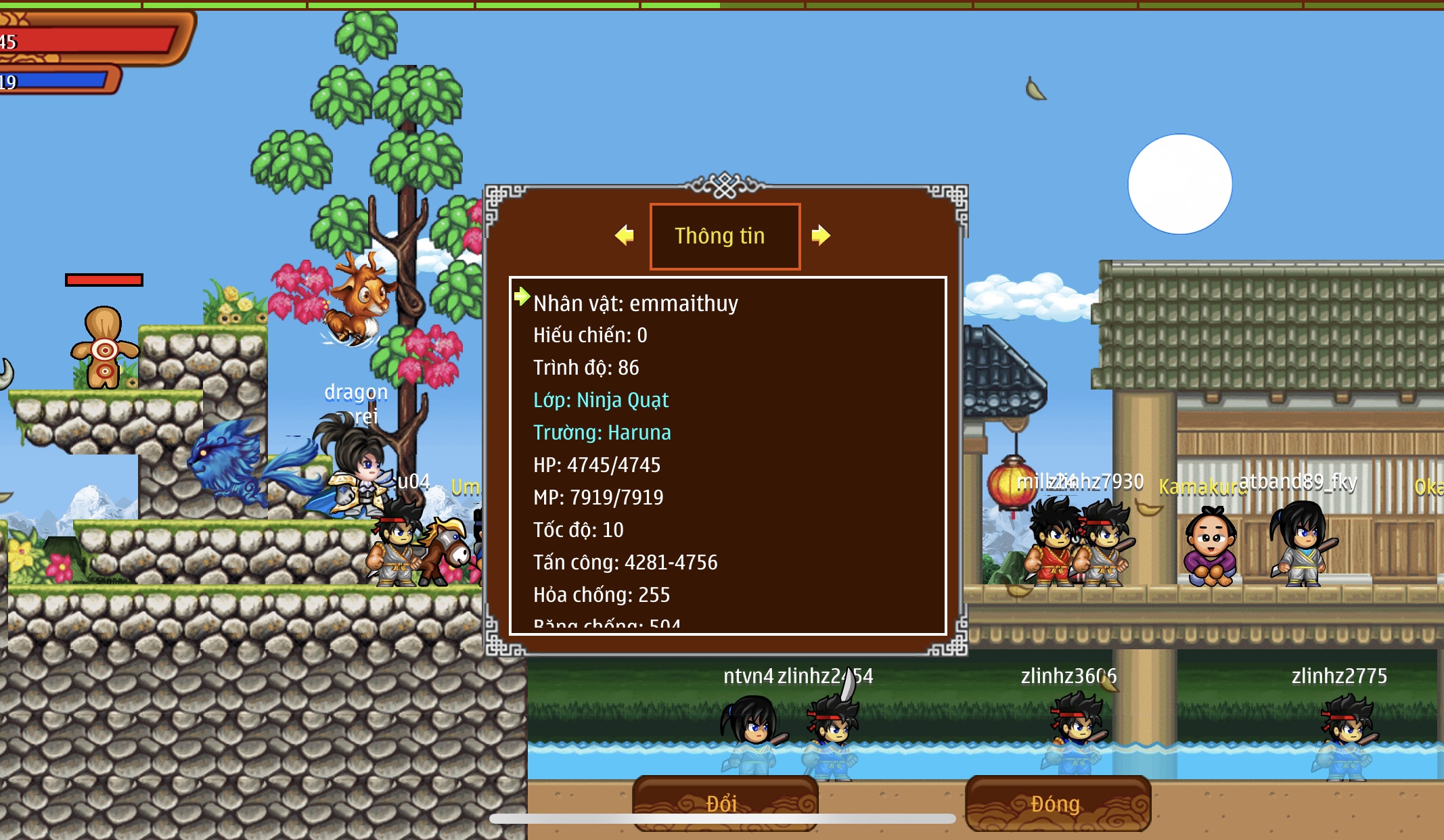
Task: Select the Thông tin tab header
Action: pyautogui.click(x=725, y=236)
